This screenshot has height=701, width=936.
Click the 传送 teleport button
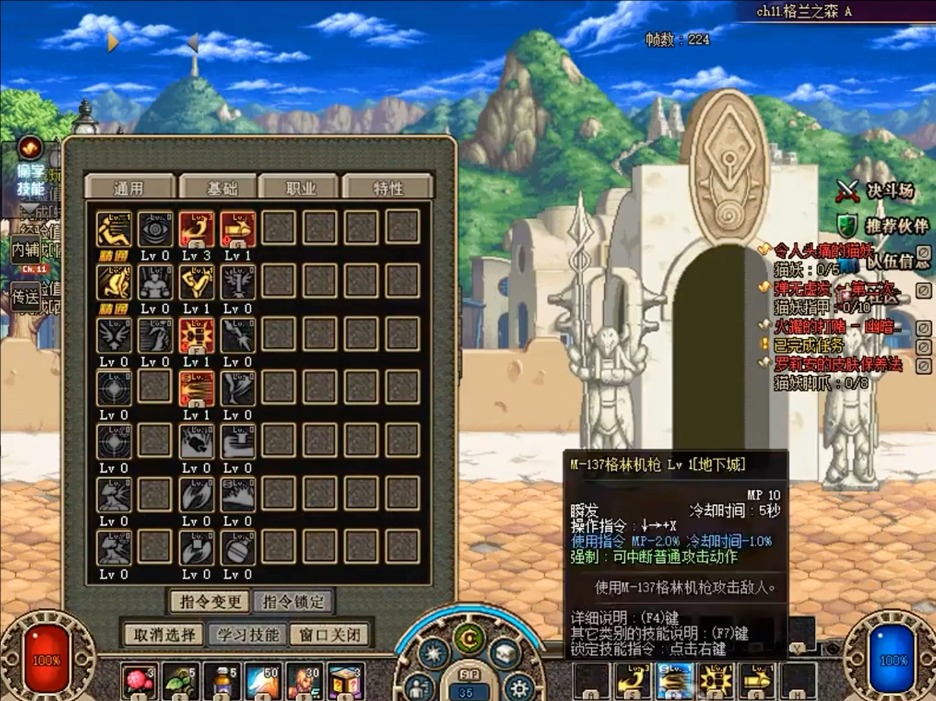[x=25, y=296]
